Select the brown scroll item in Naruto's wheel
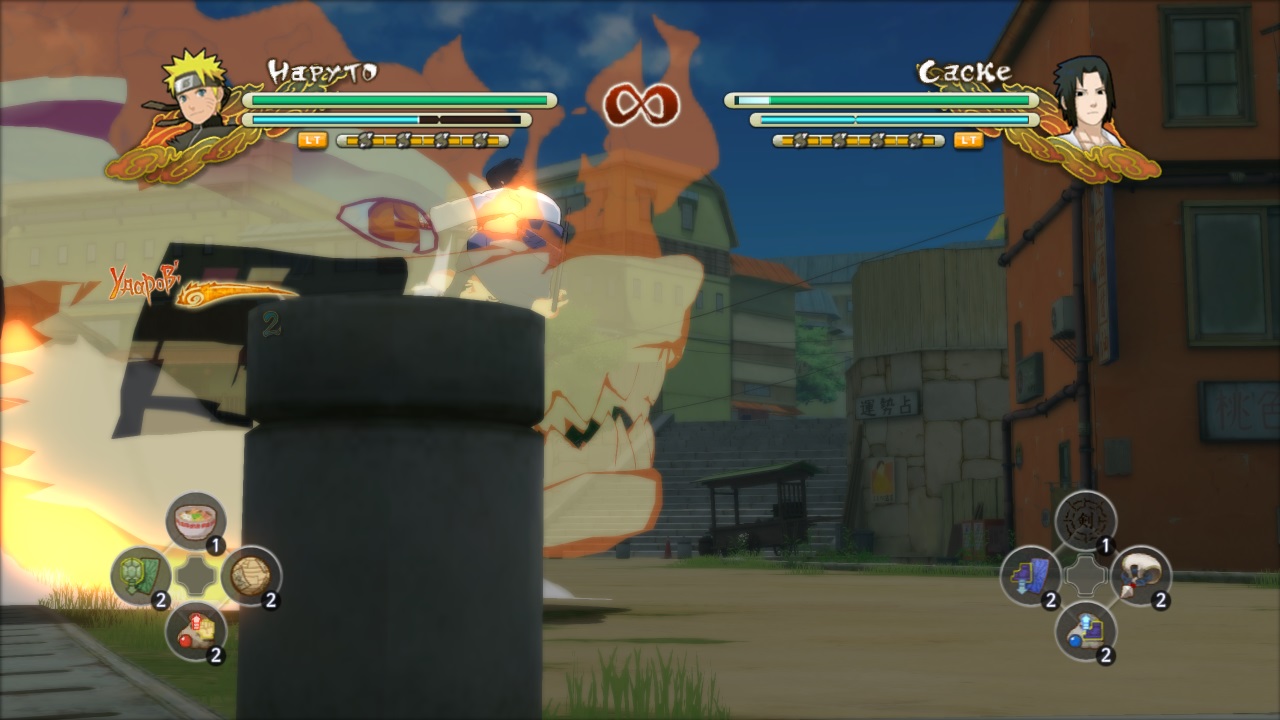The width and height of the screenshot is (1280, 720). pyautogui.click(x=251, y=575)
